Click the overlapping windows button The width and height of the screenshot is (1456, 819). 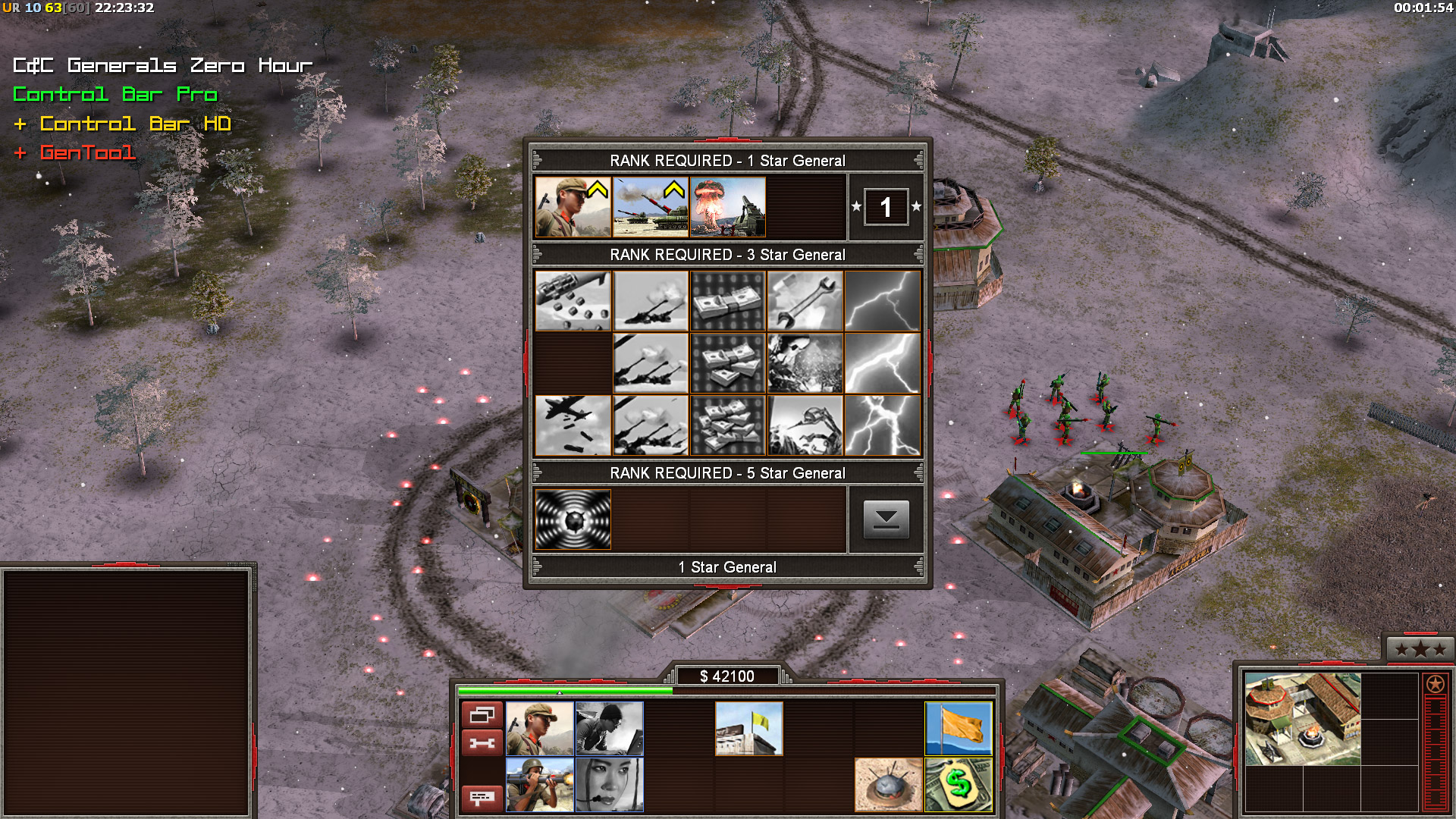click(x=482, y=715)
